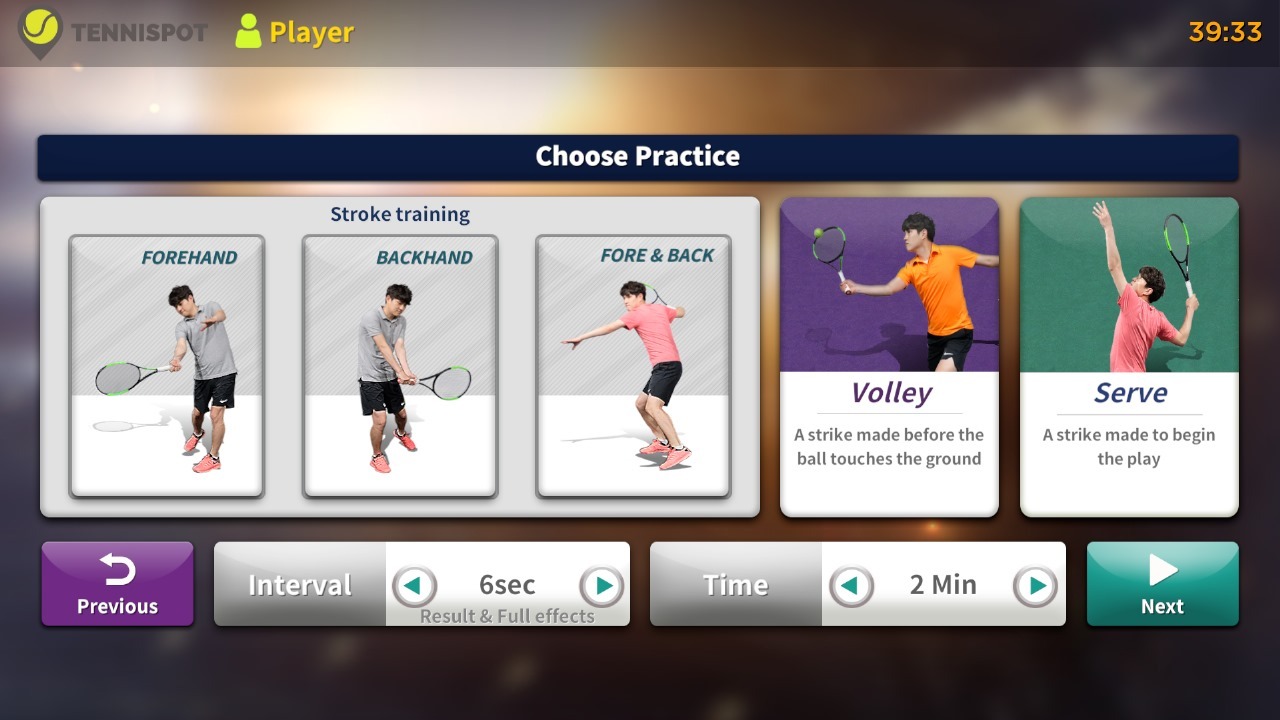
Task: Pick the Fore & Back training card
Action: pos(633,366)
